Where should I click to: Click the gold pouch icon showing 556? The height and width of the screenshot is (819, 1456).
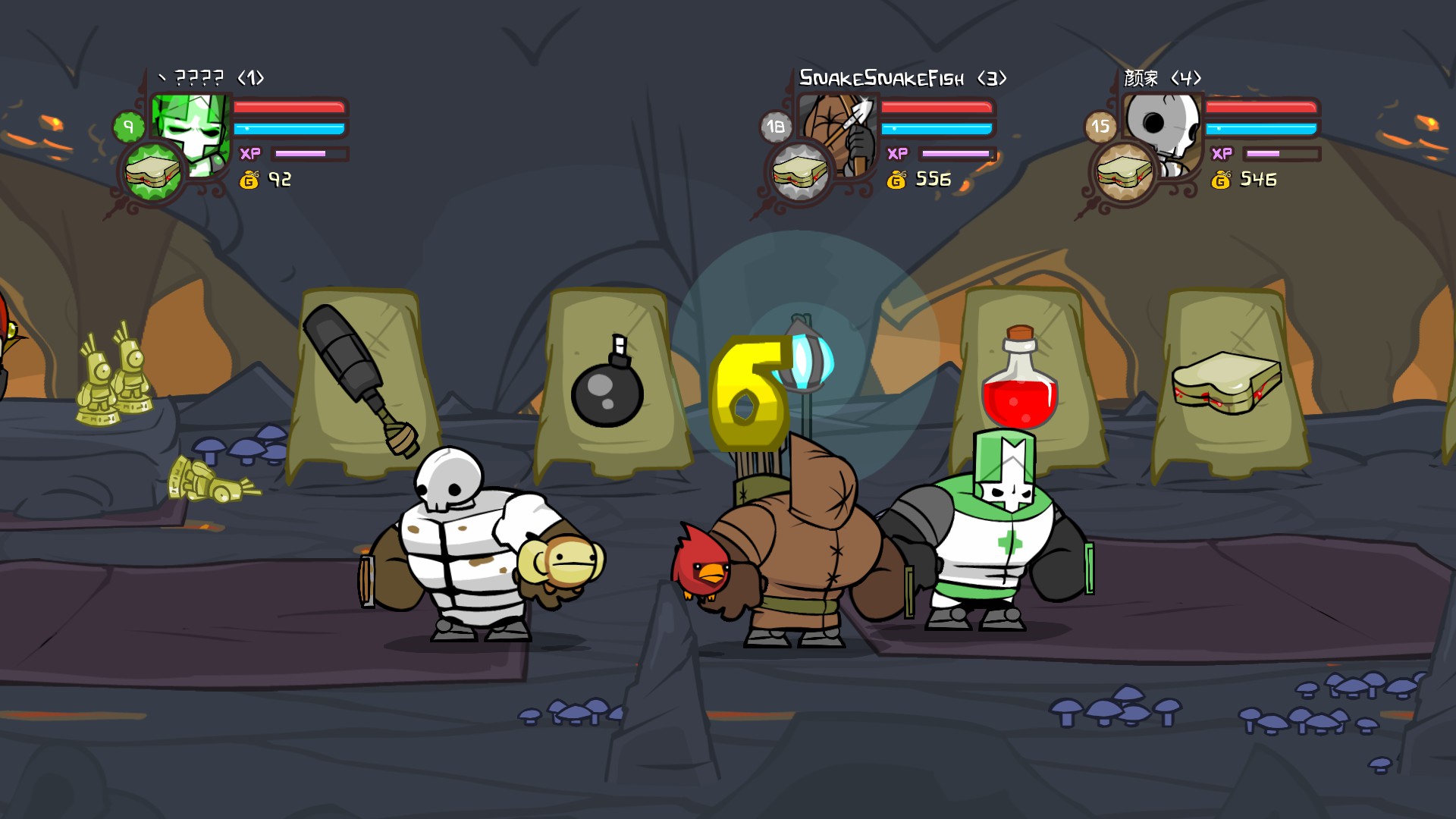pyautogui.click(x=897, y=180)
